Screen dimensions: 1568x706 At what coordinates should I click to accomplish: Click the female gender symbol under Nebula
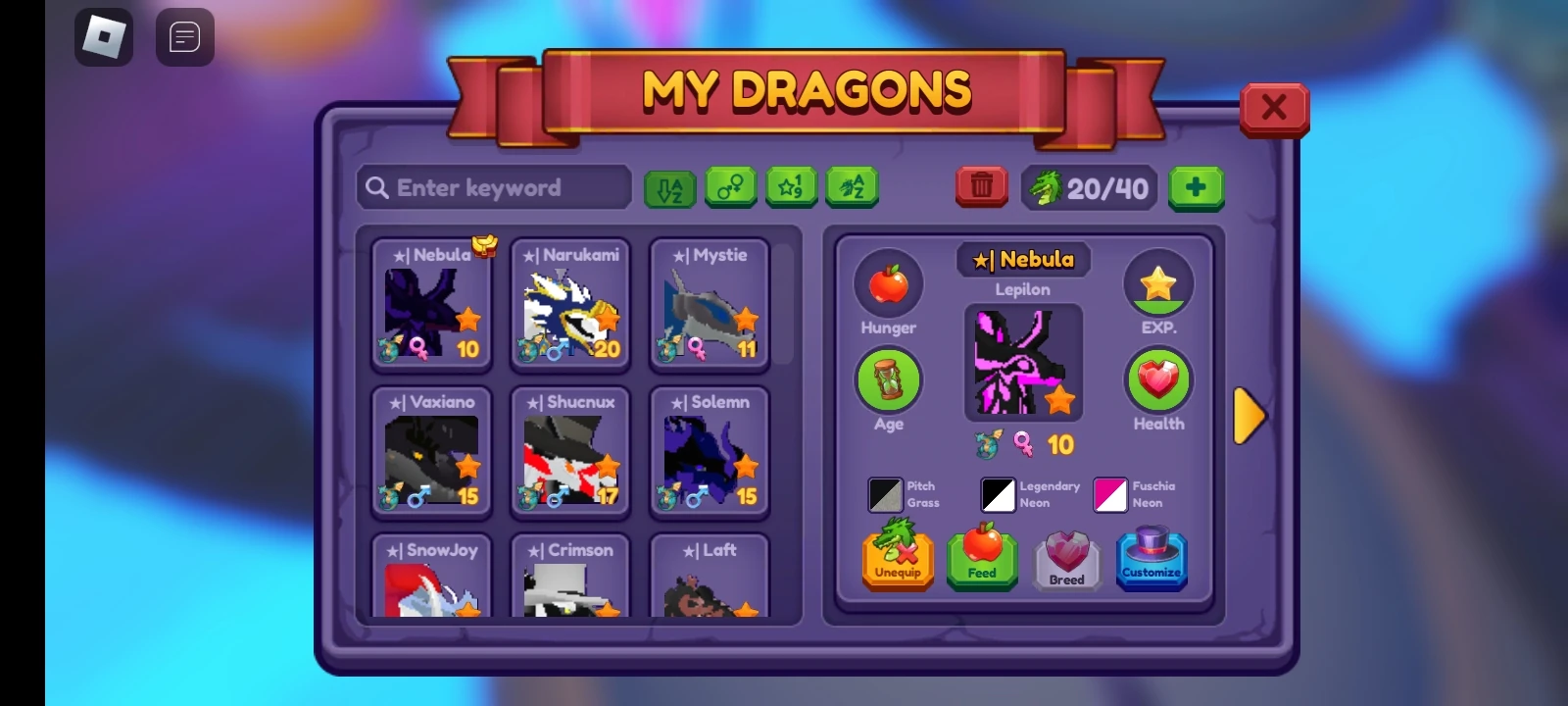coord(1023,444)
